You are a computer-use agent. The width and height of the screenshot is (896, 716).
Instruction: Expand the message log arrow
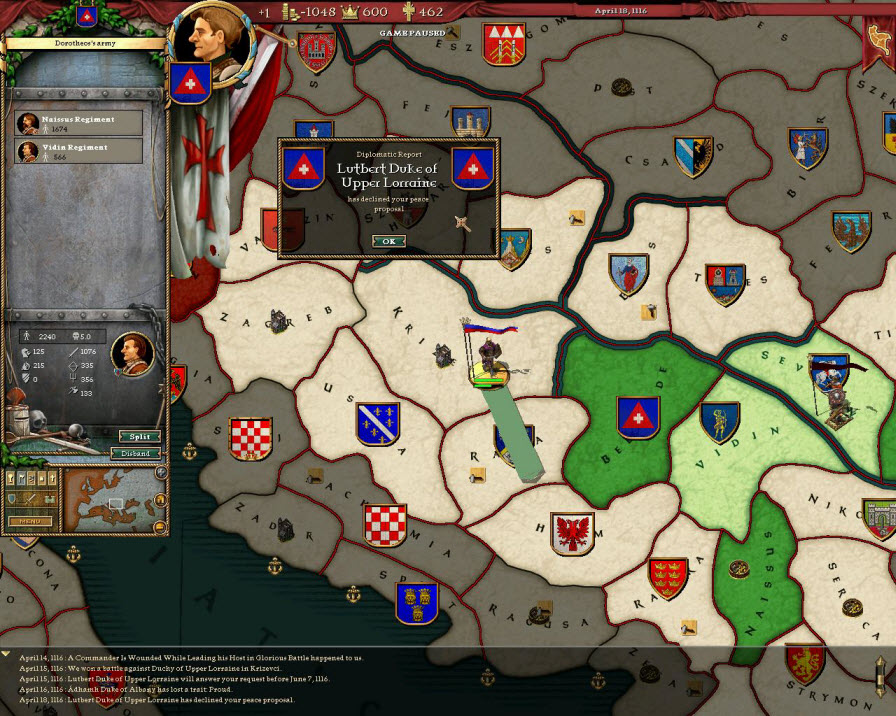pyautogui.click(x=7, y=655)
